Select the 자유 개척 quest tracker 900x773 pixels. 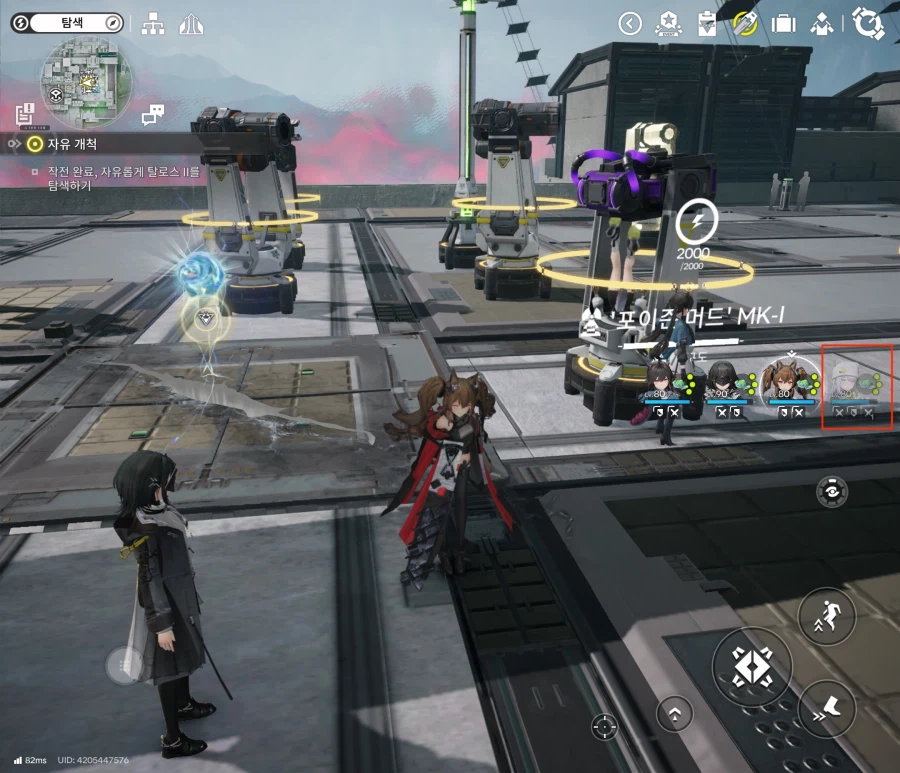(x=70, y=144)
